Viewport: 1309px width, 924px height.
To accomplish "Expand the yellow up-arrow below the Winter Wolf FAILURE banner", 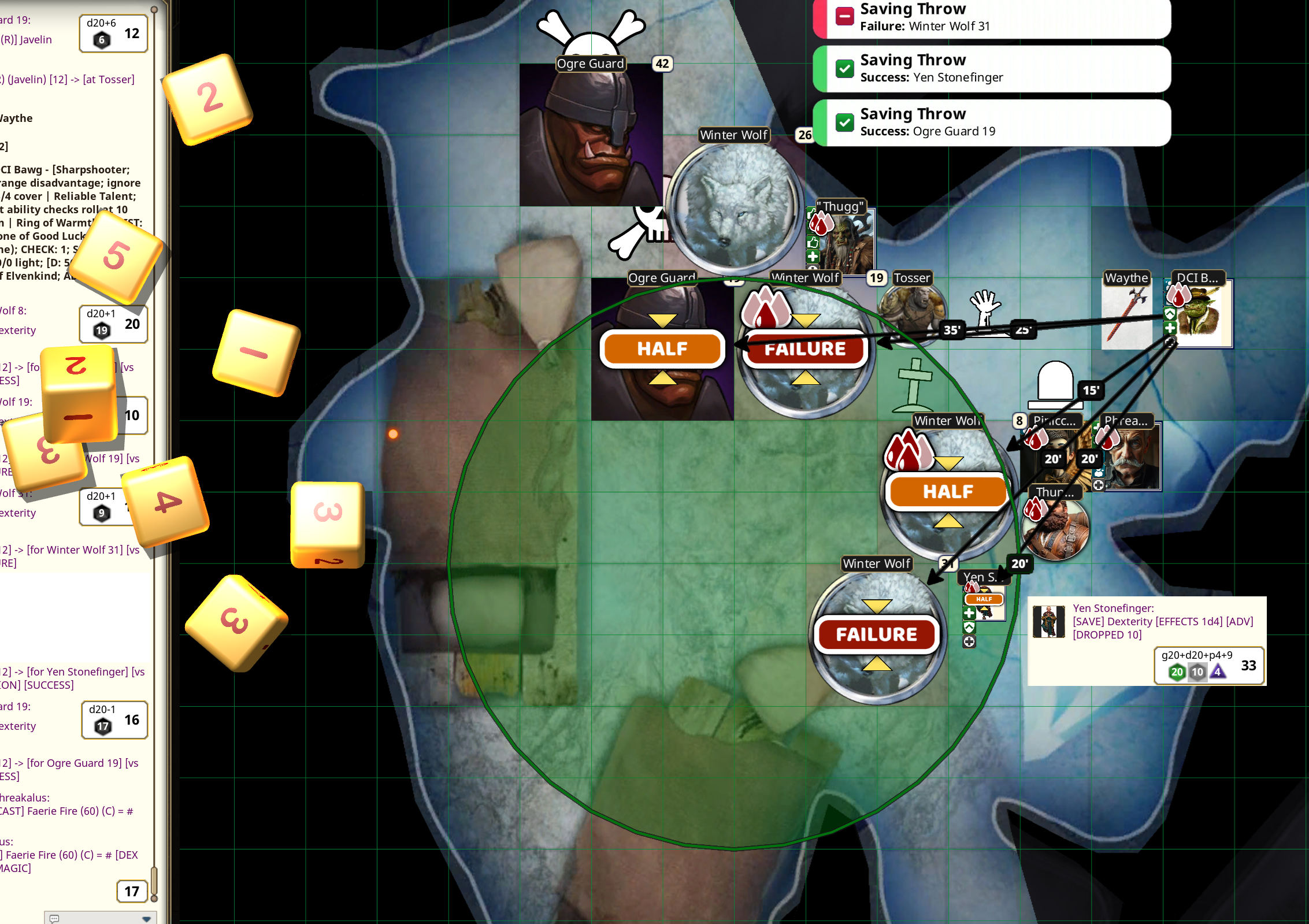I will pos(806,376).
